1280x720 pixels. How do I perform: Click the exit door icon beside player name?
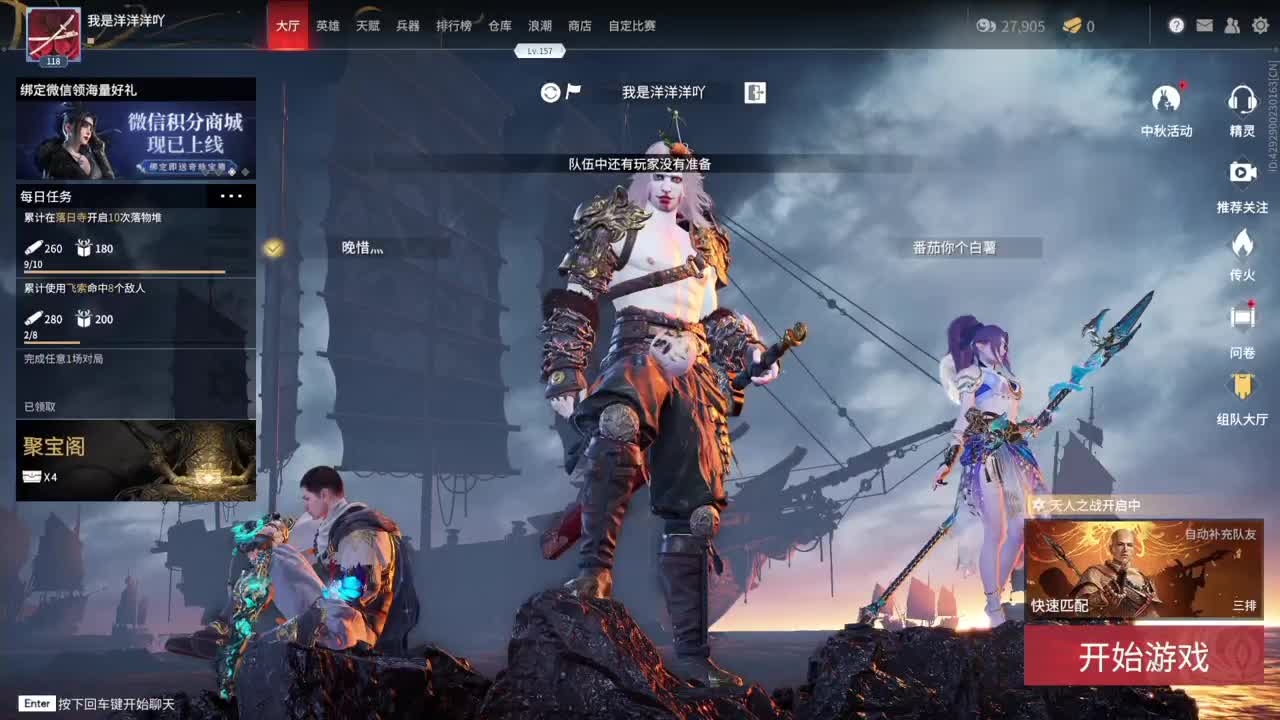coord(755,92)
